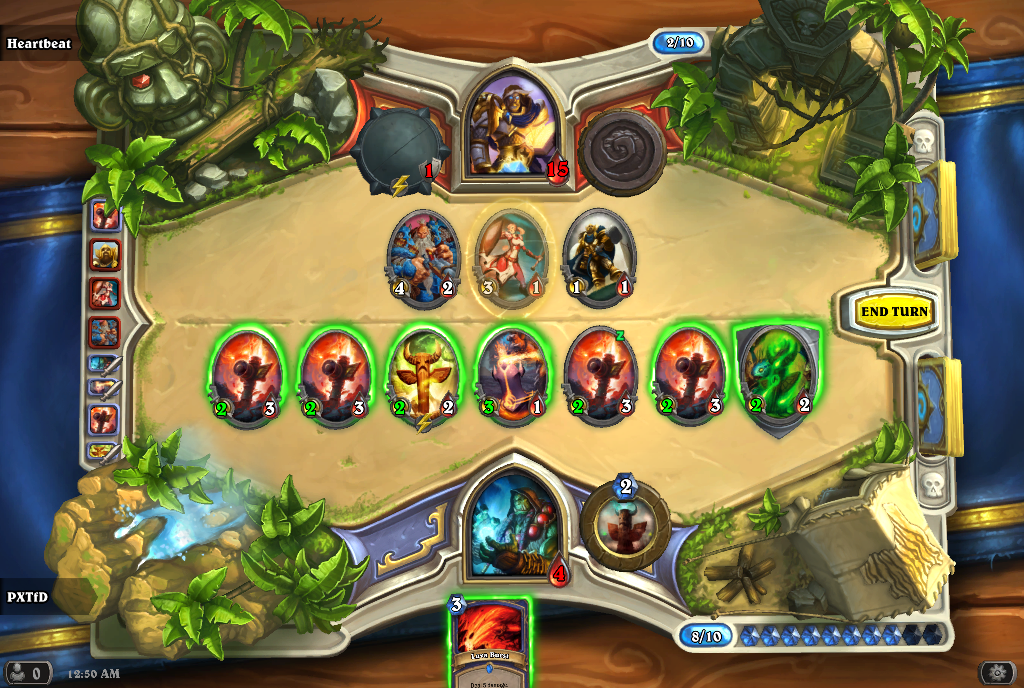Open the settings gear menu
The width and height of the screenshot is (1024, 688).
click(x=996, y=672)
